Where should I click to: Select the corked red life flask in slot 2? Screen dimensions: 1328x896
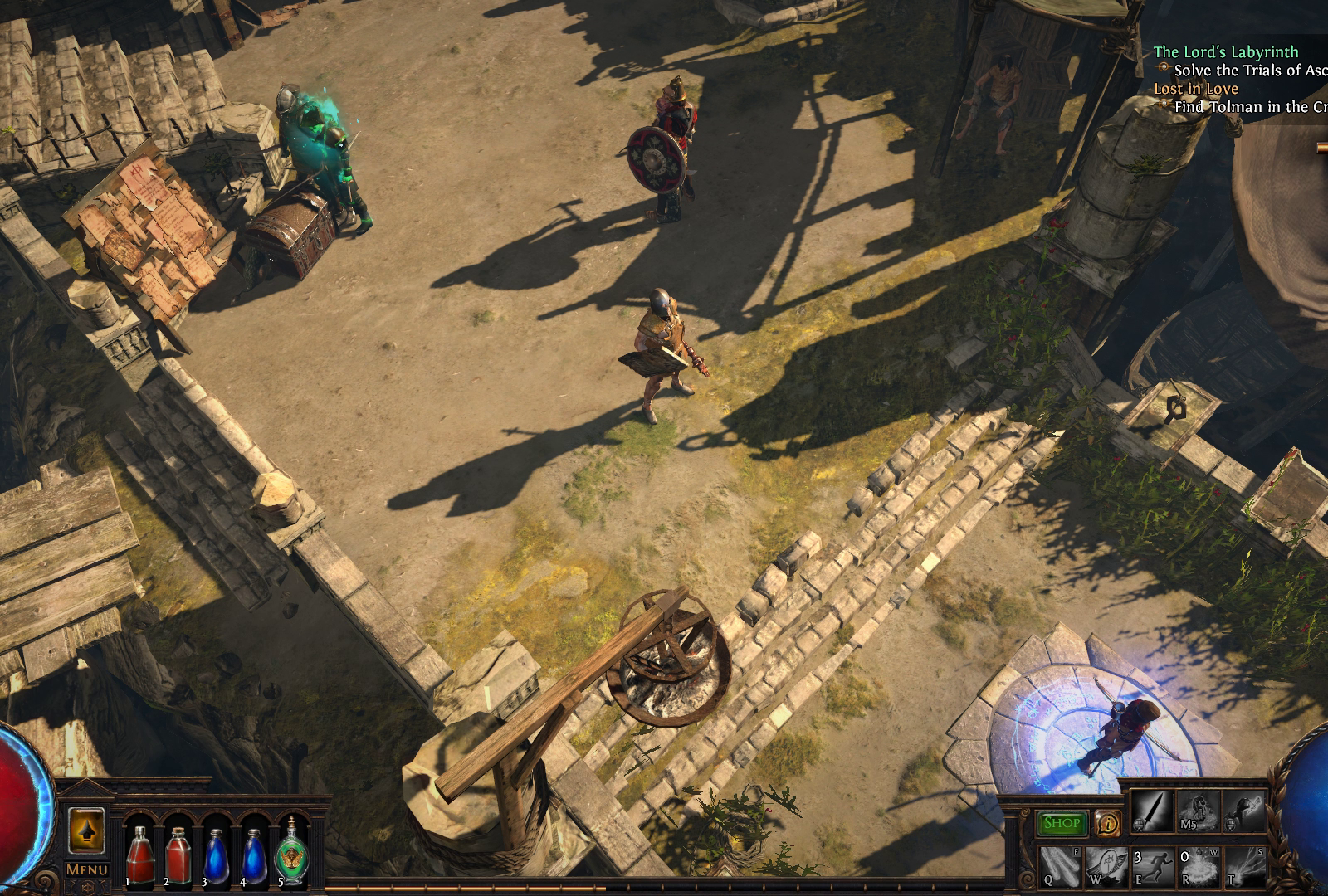click(178, 851)
